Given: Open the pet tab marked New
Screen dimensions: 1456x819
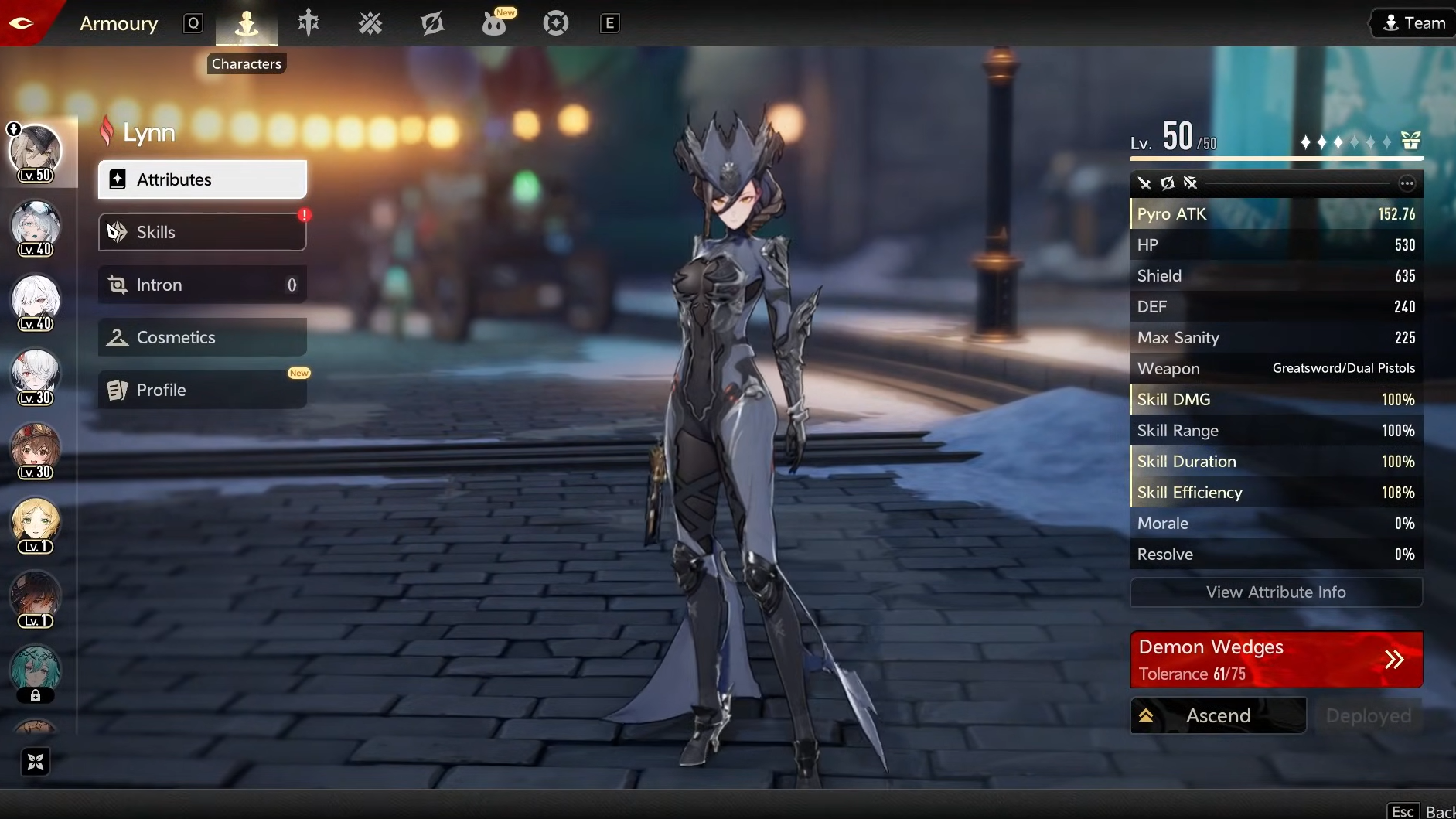Looking at the screenshot, I should click(494, 23).
